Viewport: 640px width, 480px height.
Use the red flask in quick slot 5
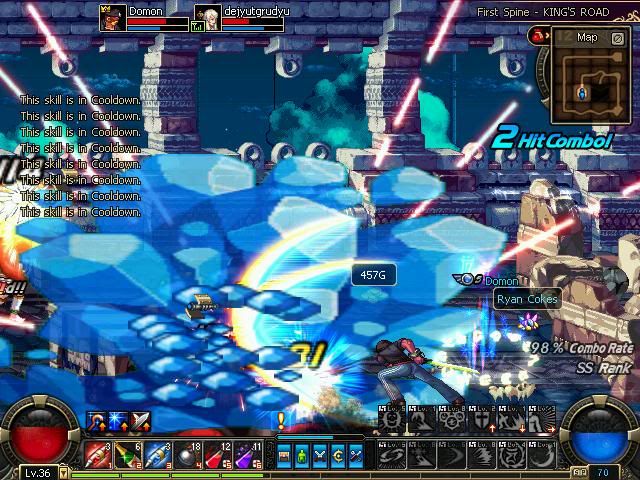click(x=218, y=454)
